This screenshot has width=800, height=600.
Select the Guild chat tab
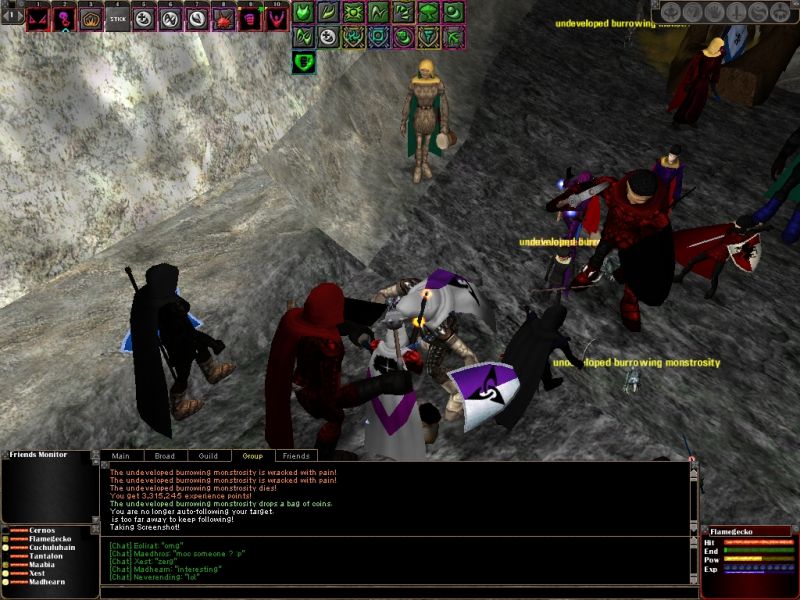coord(208,456)
